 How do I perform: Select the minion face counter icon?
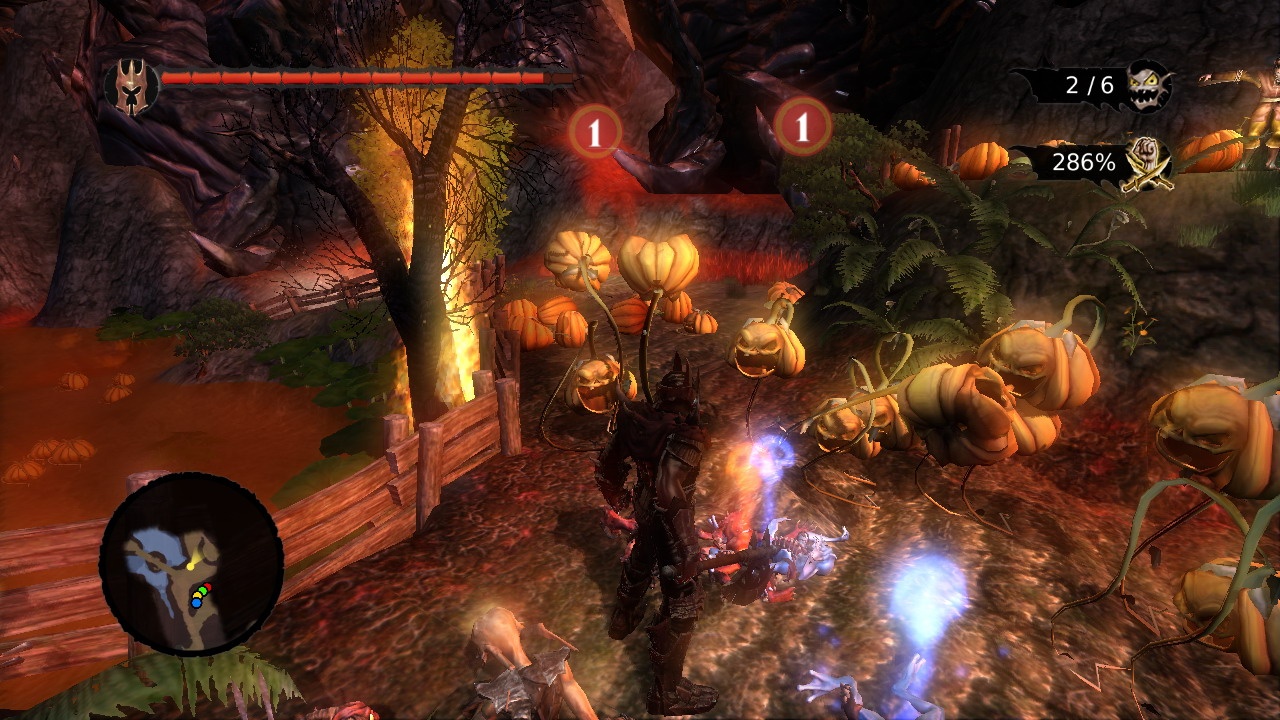pyautogui.click(x=1149, y=86)
